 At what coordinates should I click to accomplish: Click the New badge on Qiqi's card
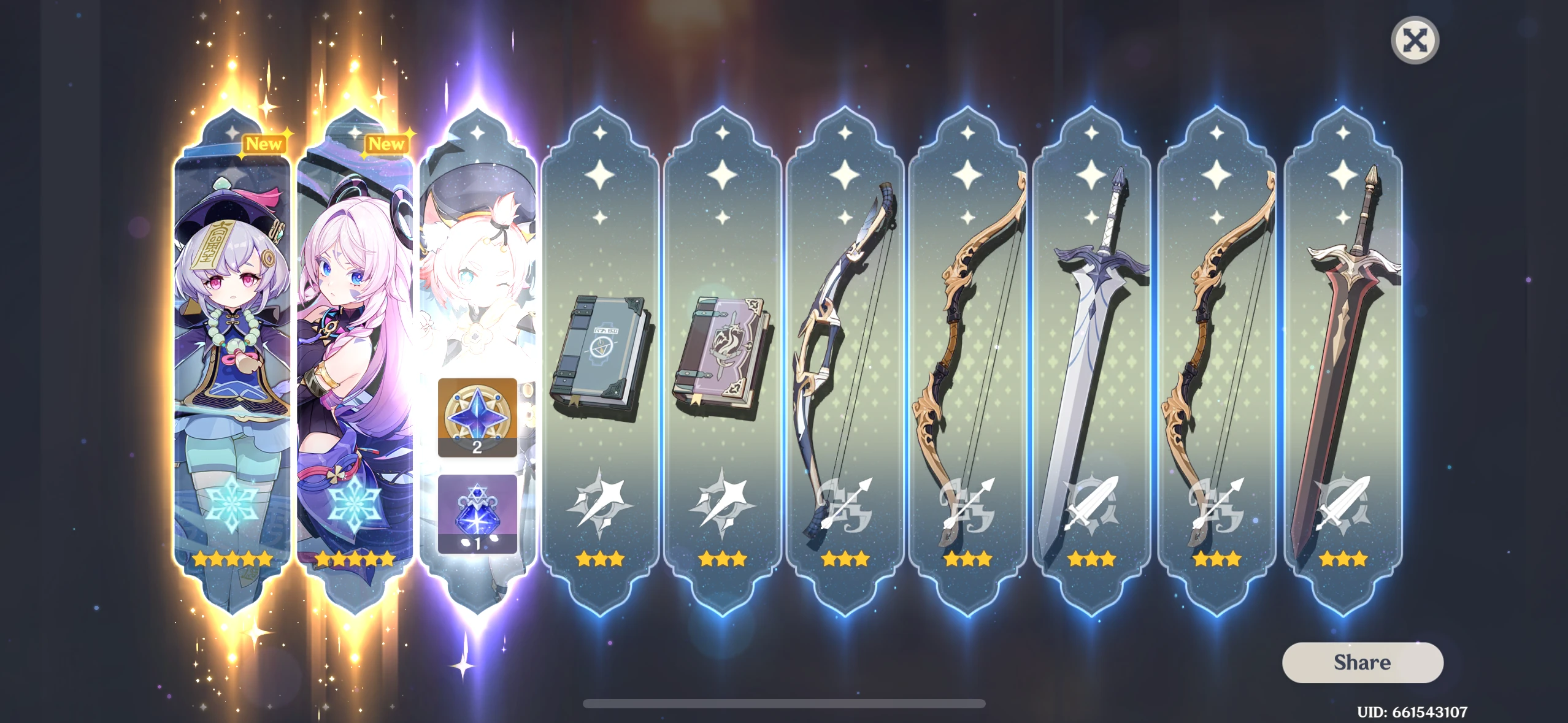[x=264, y=144]
